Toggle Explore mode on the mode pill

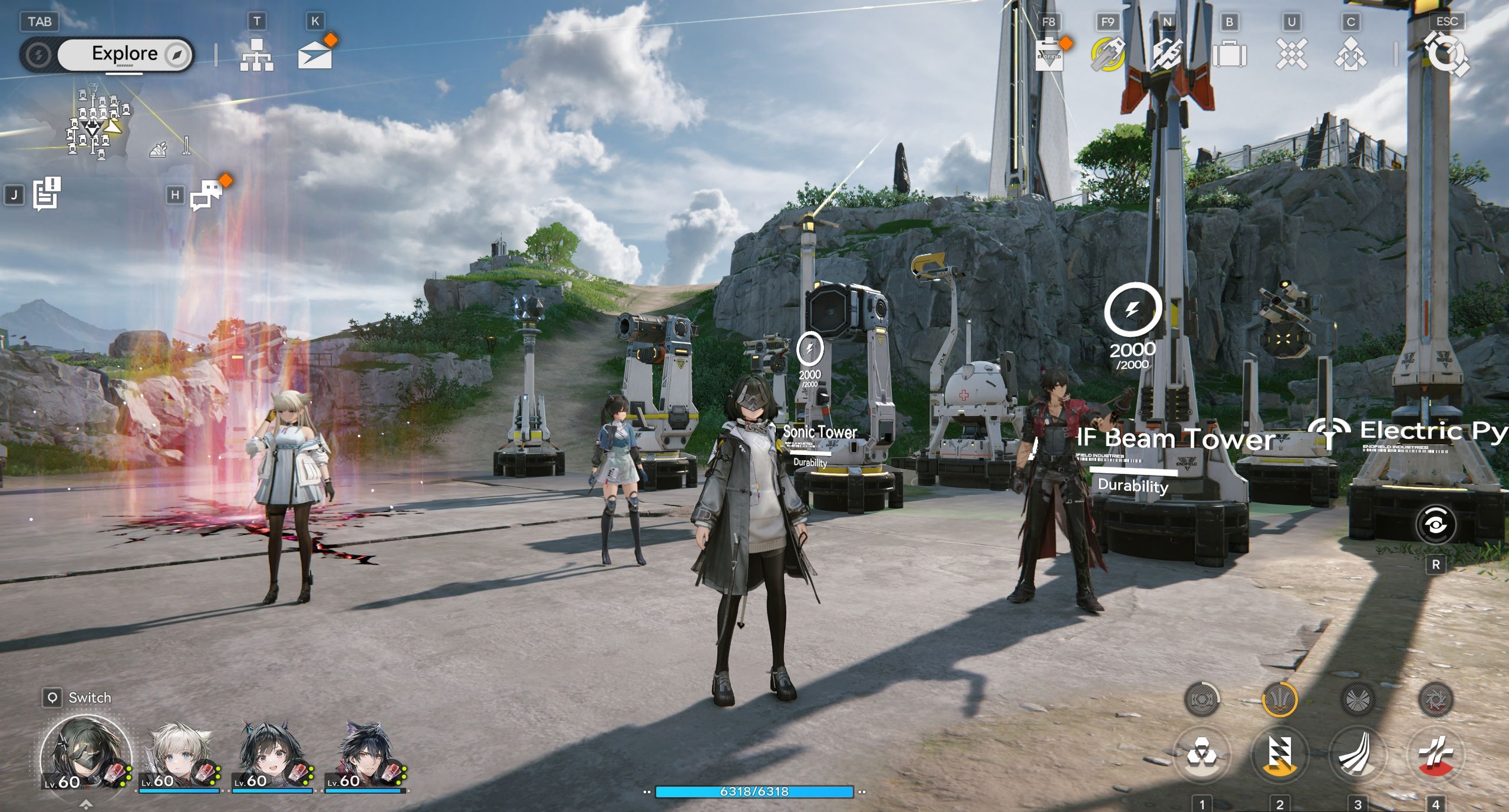tap(39, 54)
